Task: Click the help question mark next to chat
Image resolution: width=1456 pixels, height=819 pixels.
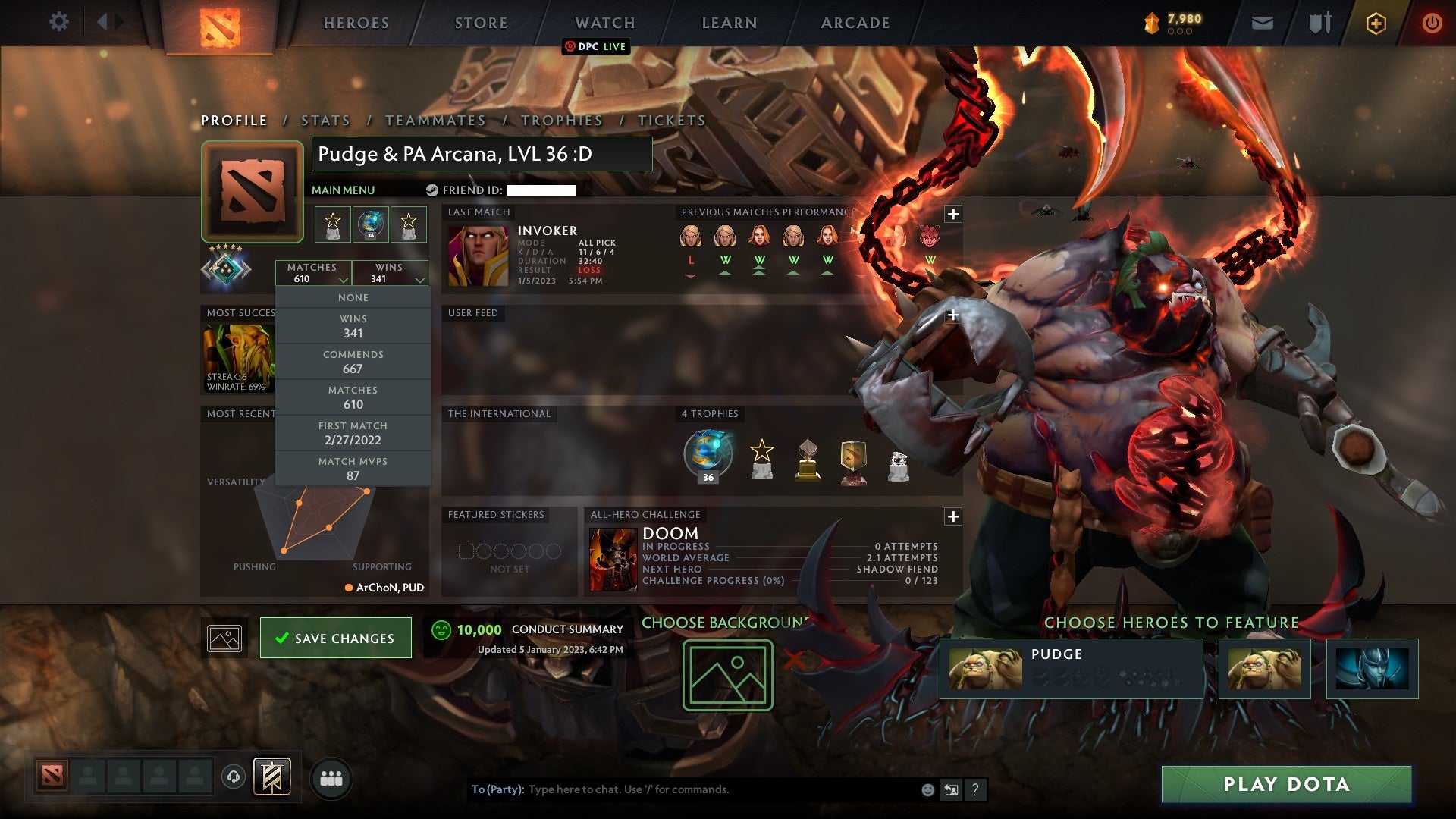Action: 976,789
